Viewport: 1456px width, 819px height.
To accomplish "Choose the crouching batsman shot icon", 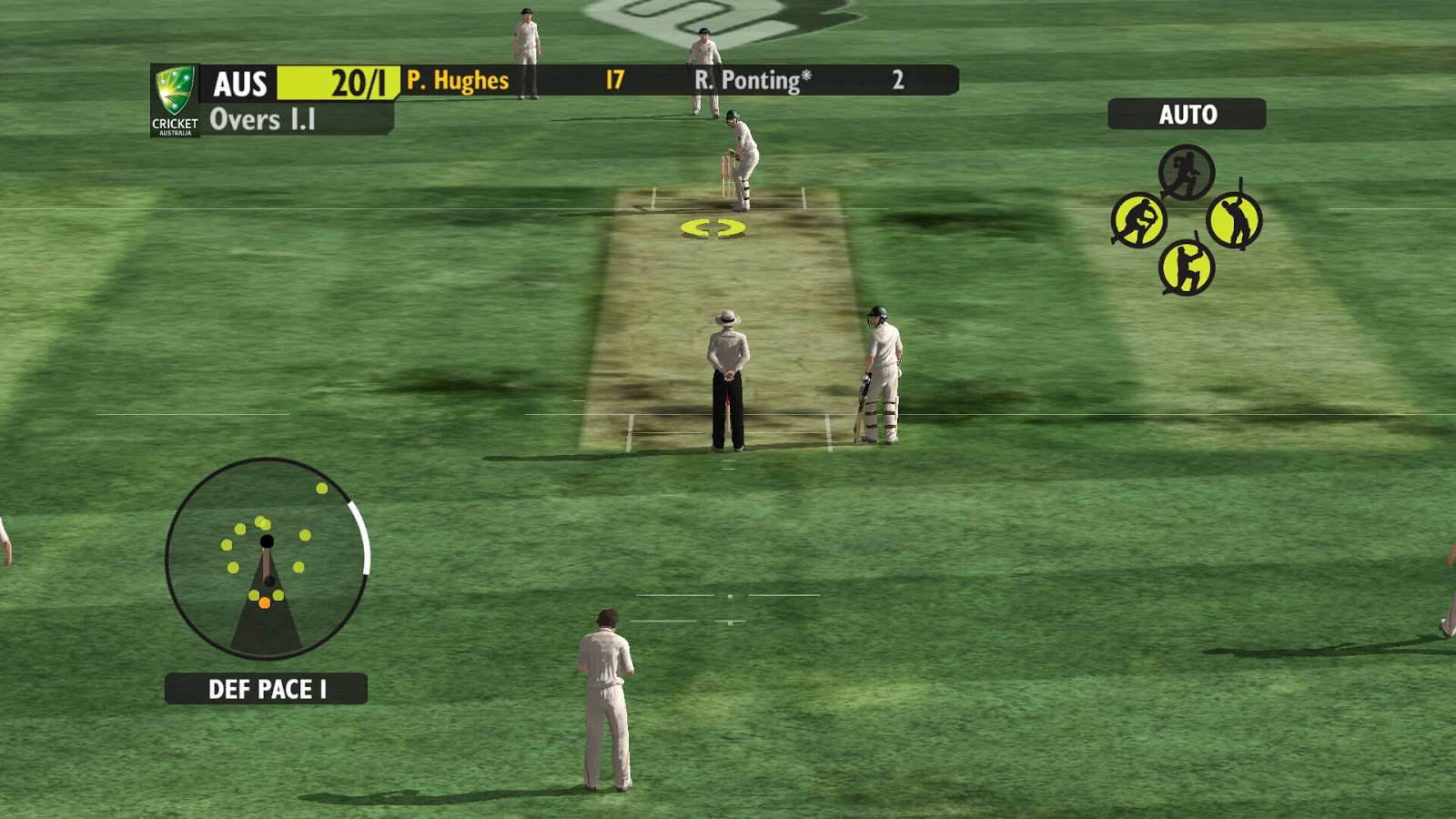I will (x=1138, y=220).
